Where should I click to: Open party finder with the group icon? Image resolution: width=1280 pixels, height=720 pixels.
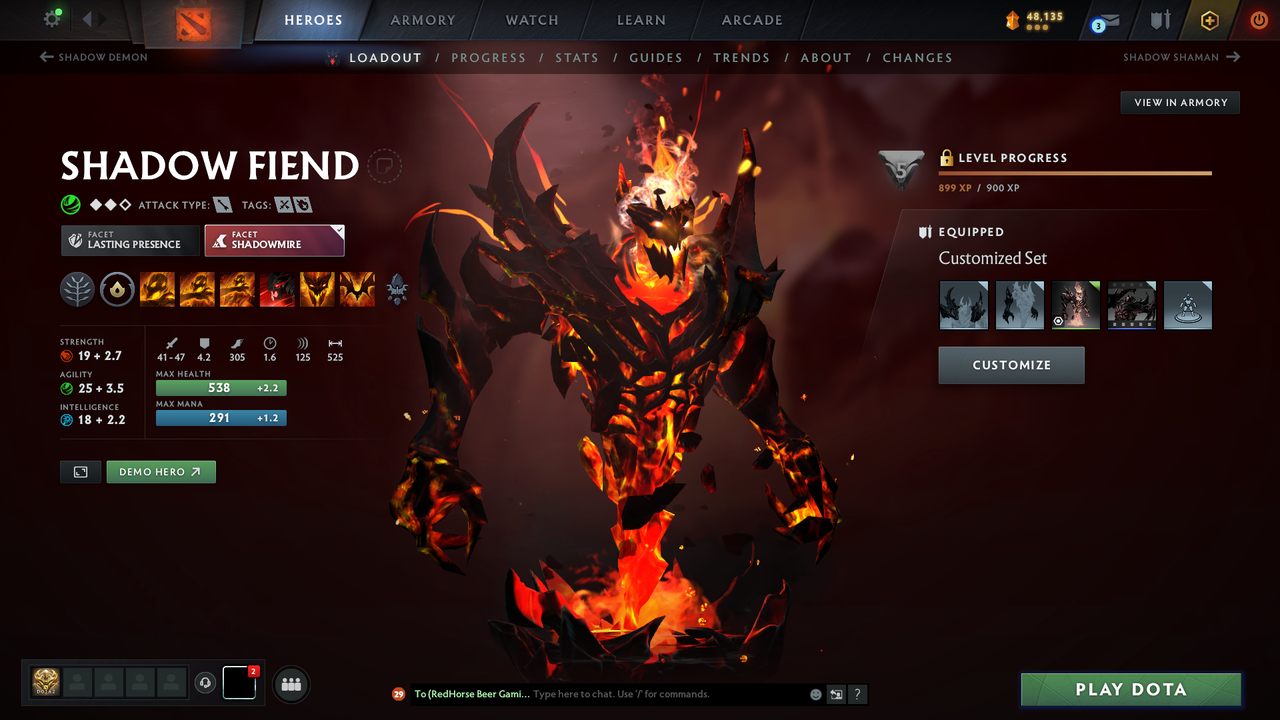click(x=290, y=684)
